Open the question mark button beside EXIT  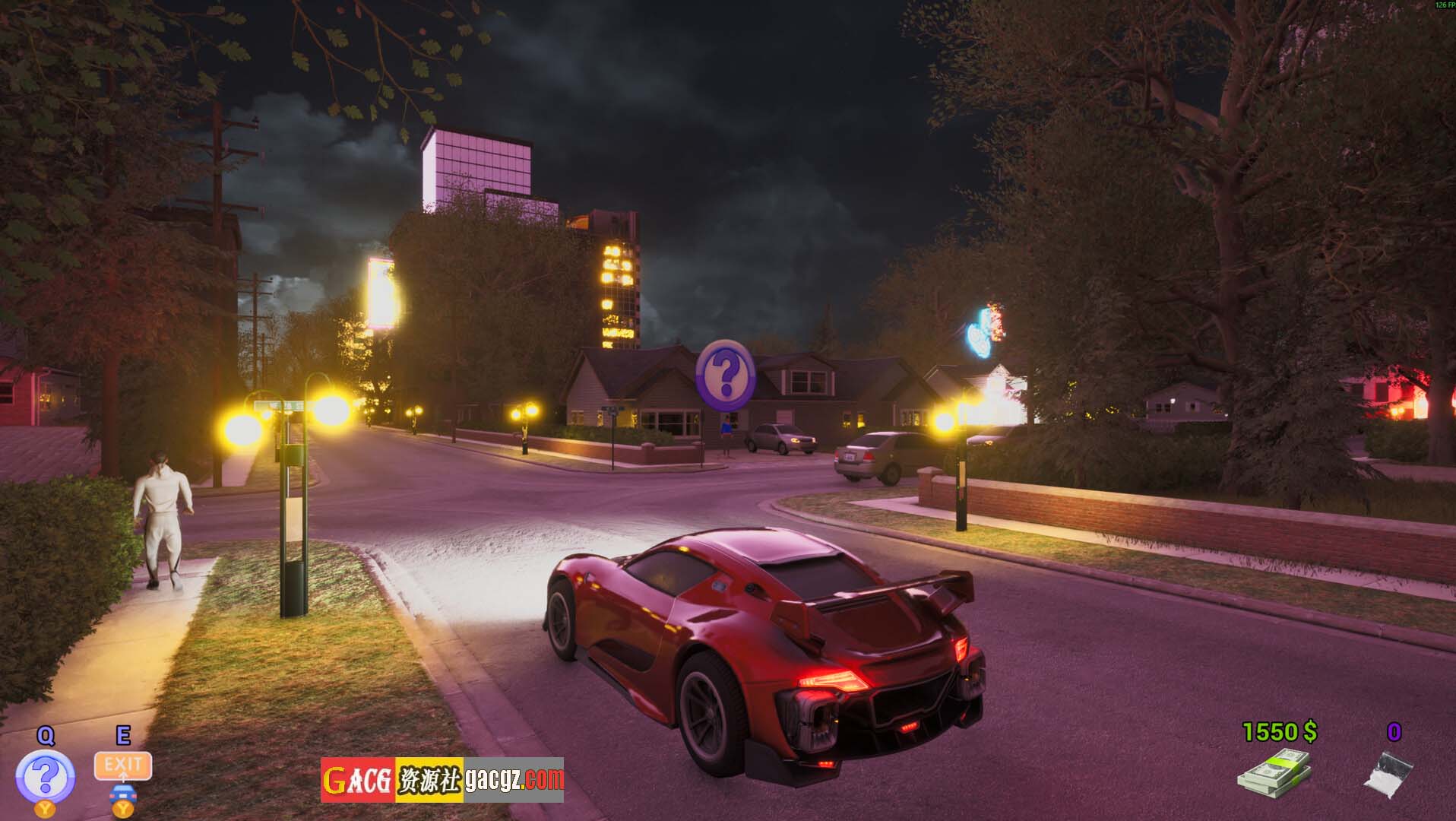click(46, 775)
